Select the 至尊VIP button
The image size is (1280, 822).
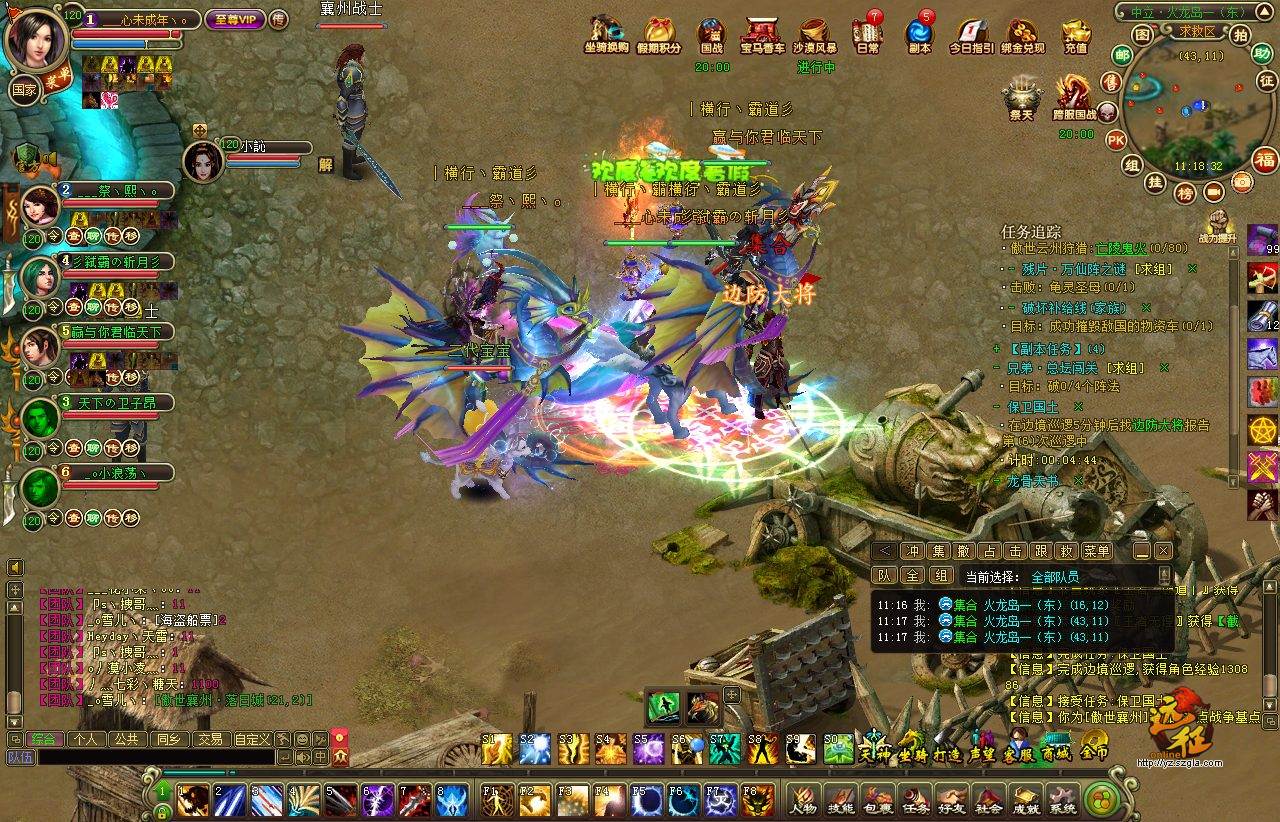pos(232,19)
